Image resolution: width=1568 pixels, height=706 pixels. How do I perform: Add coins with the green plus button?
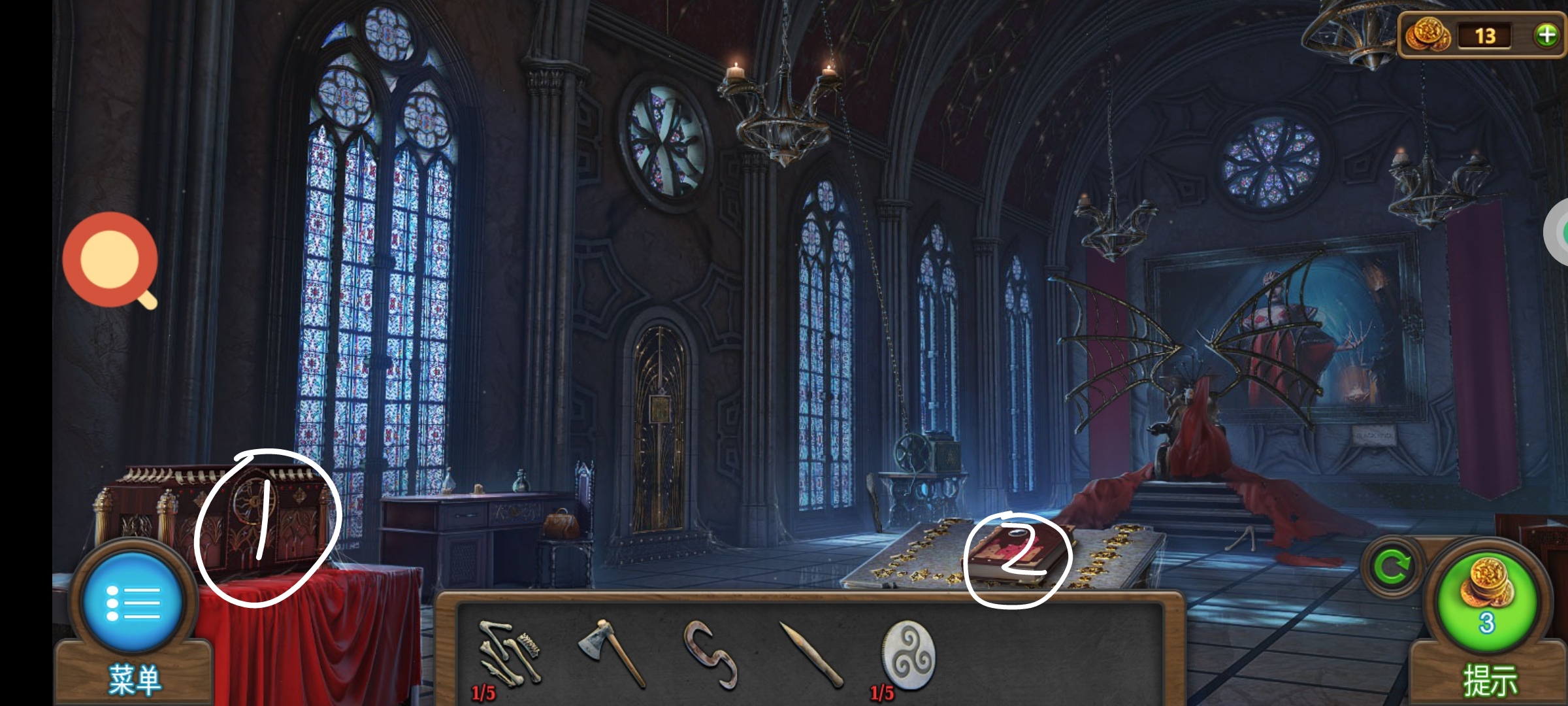pyautogui.click(x=1546, y=35)
